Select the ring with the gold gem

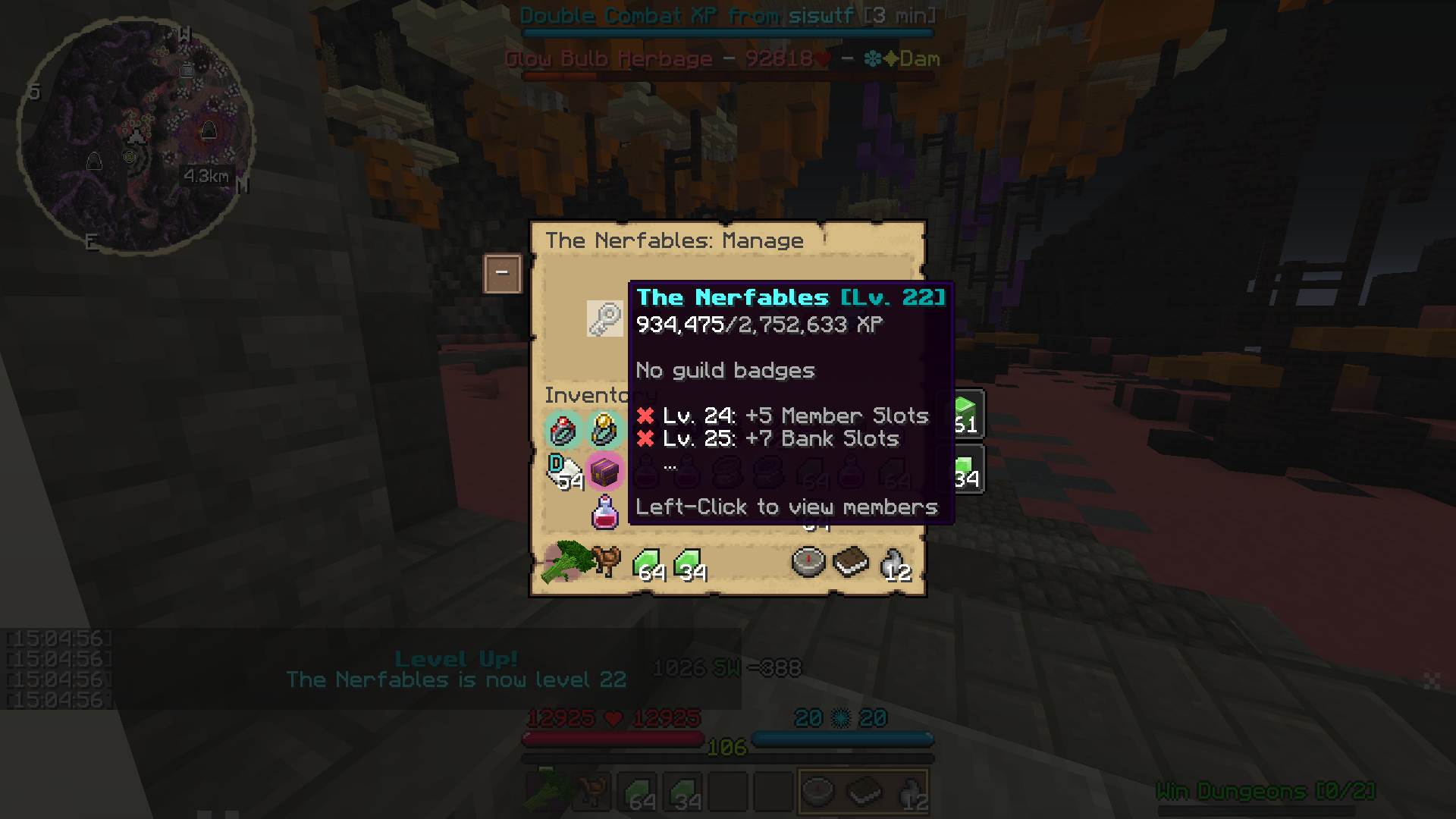pyautogui.click(x=604, y=430)
